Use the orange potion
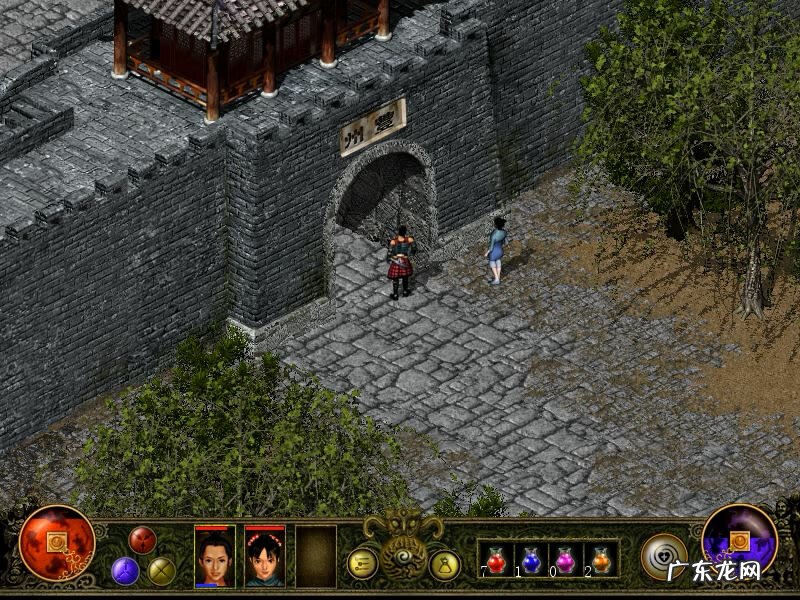This screenshot has height=600, width=800. point(600,560)
